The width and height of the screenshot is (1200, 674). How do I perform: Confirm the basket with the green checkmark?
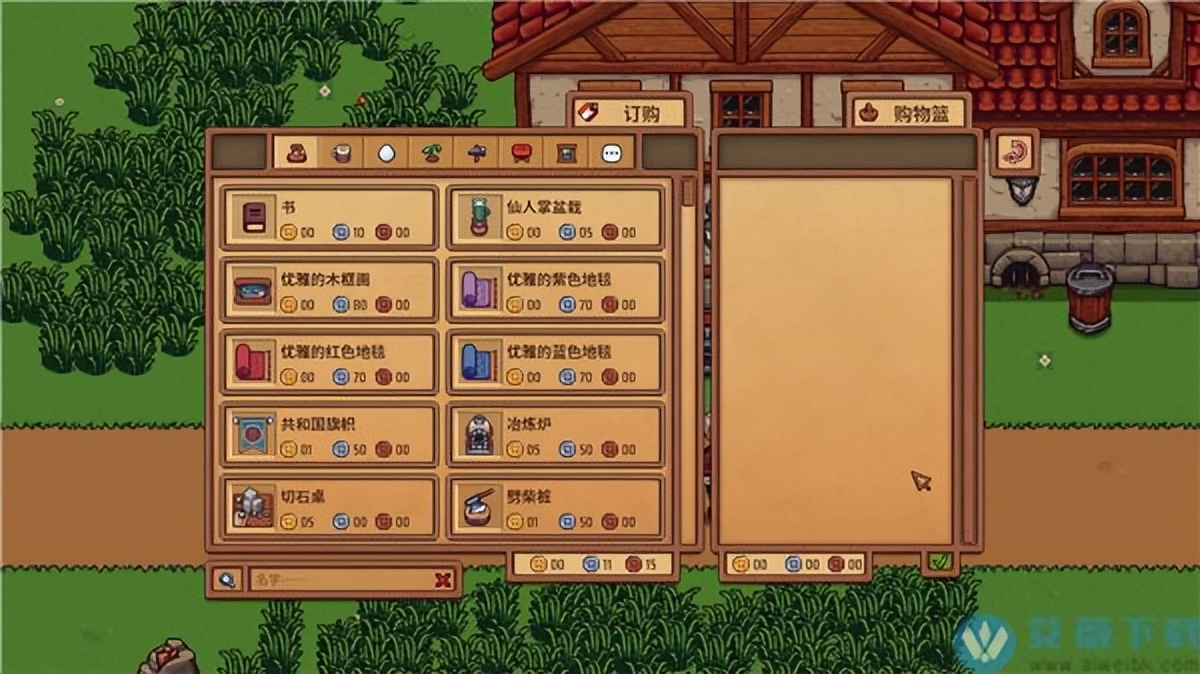[x=939, y=563]
